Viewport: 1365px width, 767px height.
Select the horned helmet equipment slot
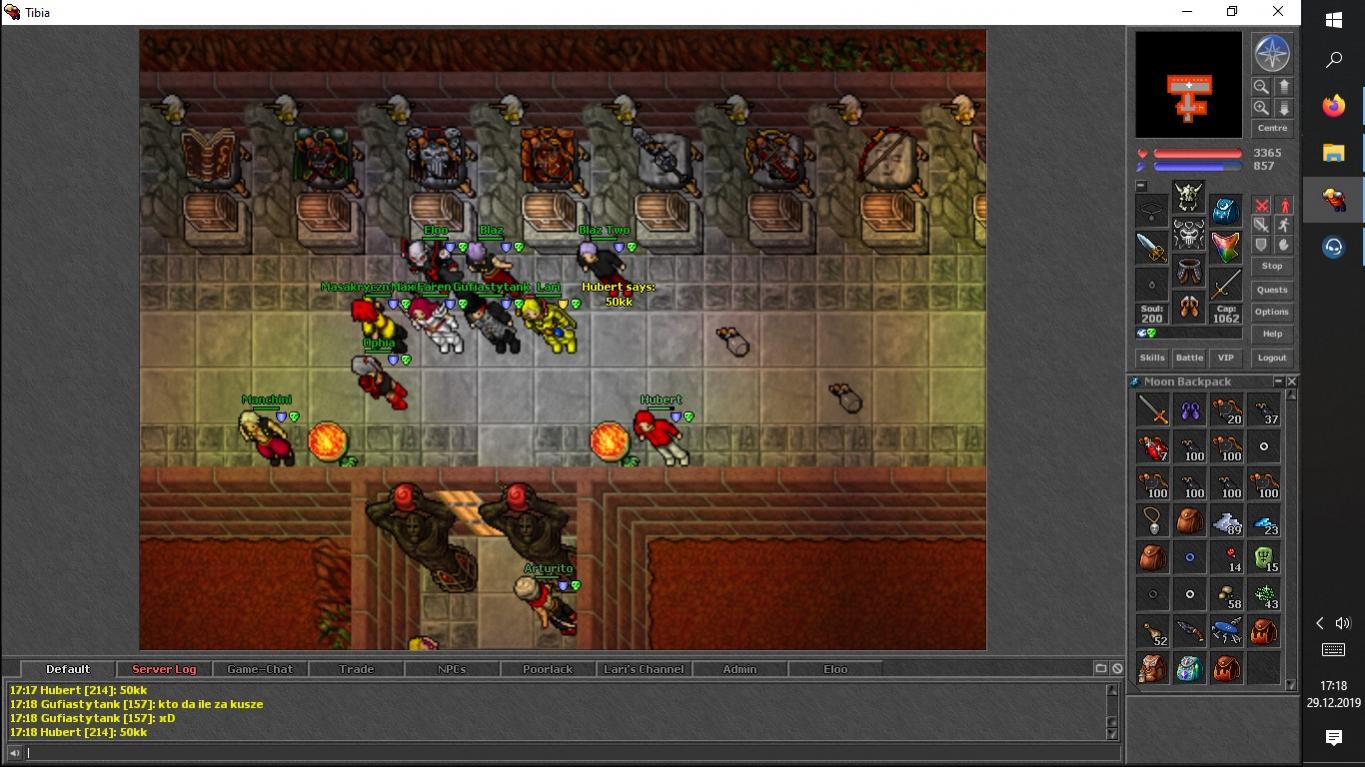click(x=1189, y=195)
